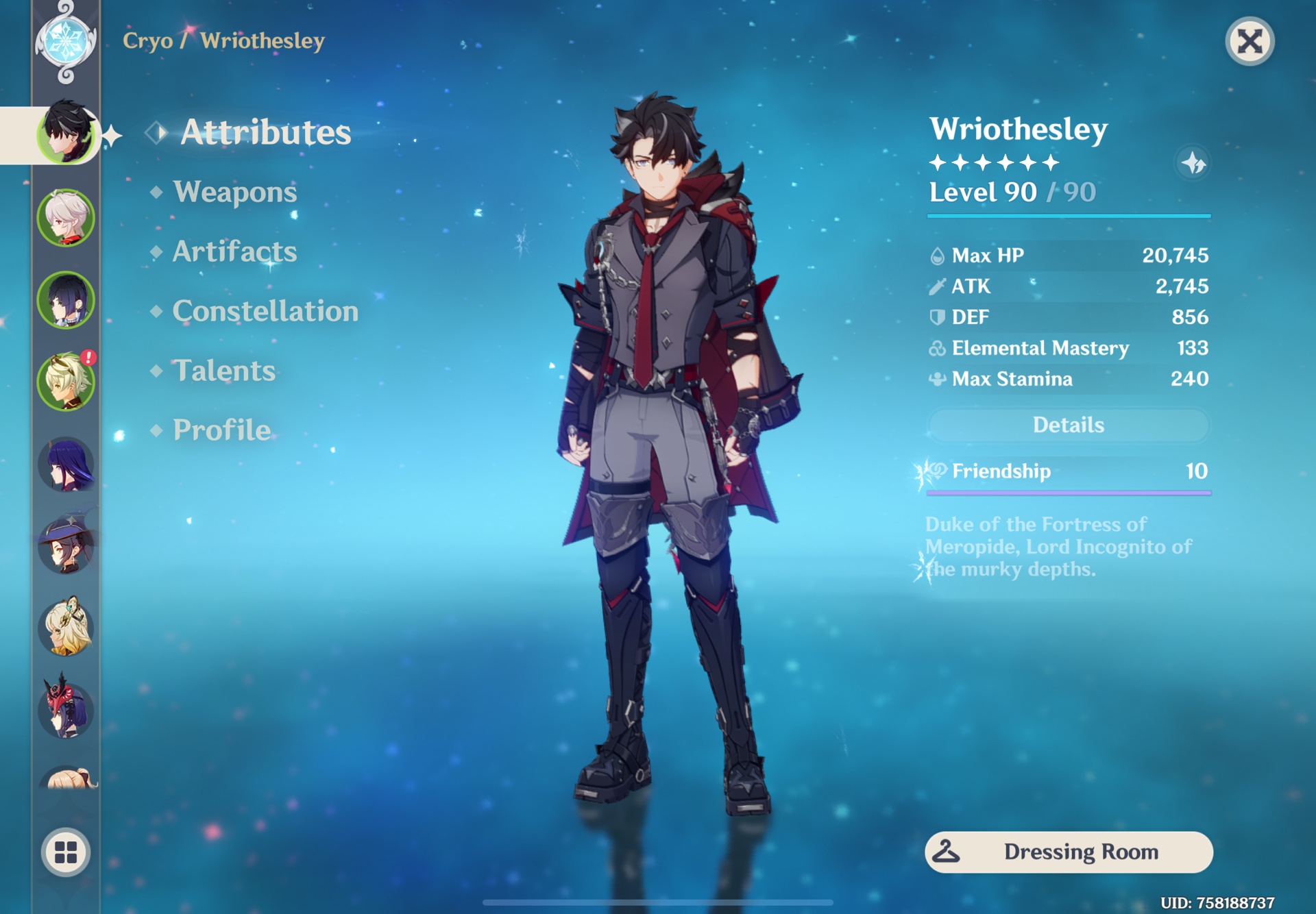
Task: Open the character grid view icon bottom left
Action: coord(66,852)
